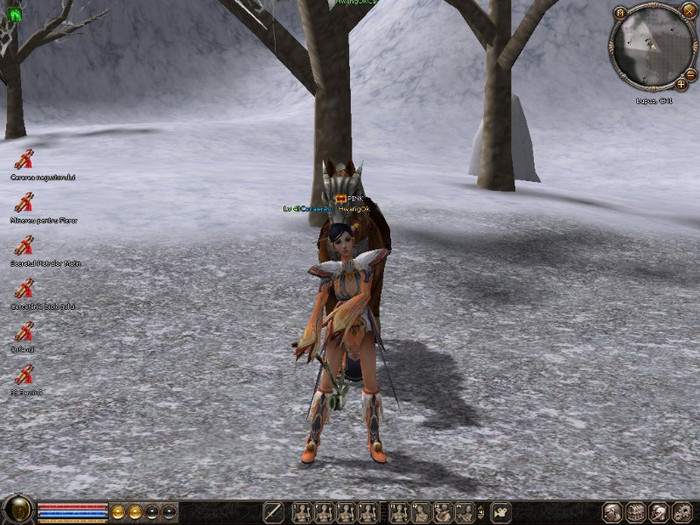Select the sword attack icon on the taskbar

pos(273,513)
